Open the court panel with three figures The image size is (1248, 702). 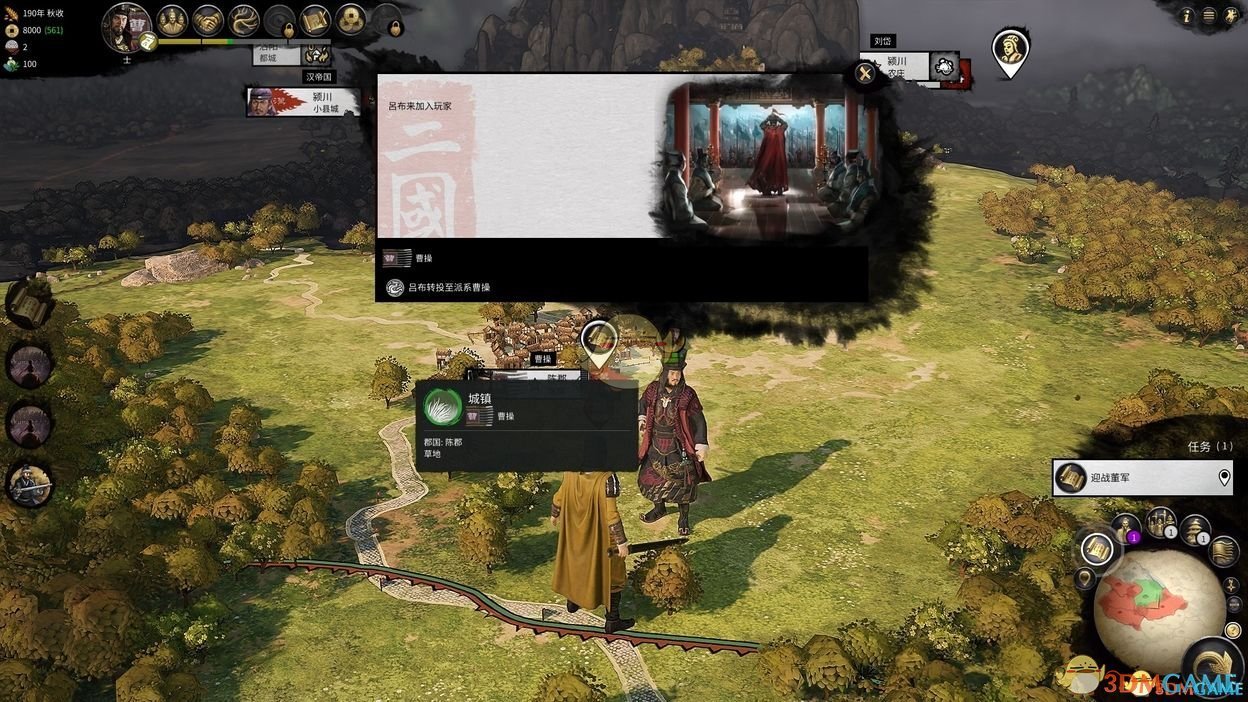point(172,19)
